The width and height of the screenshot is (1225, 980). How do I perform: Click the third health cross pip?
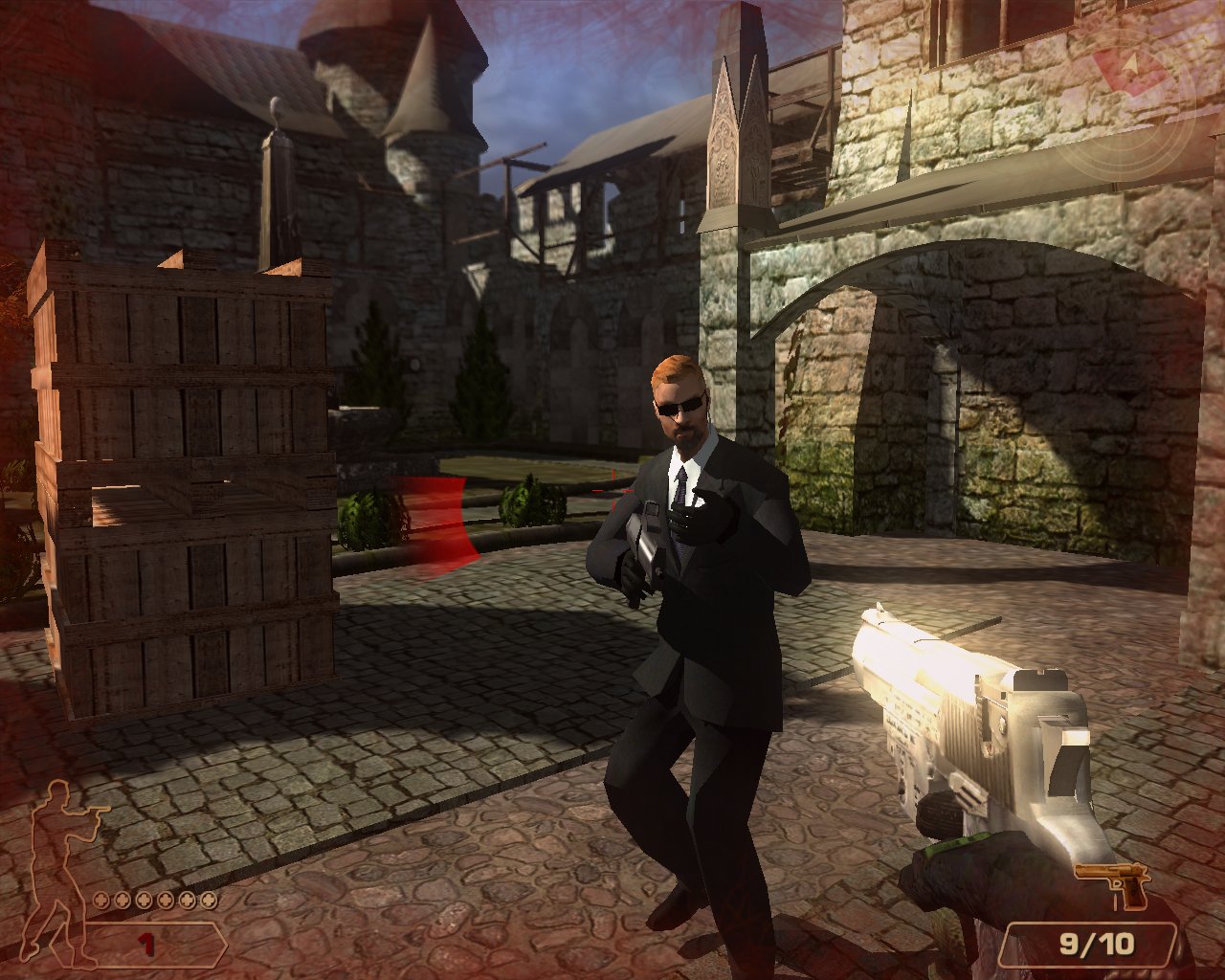click(144, 901)
